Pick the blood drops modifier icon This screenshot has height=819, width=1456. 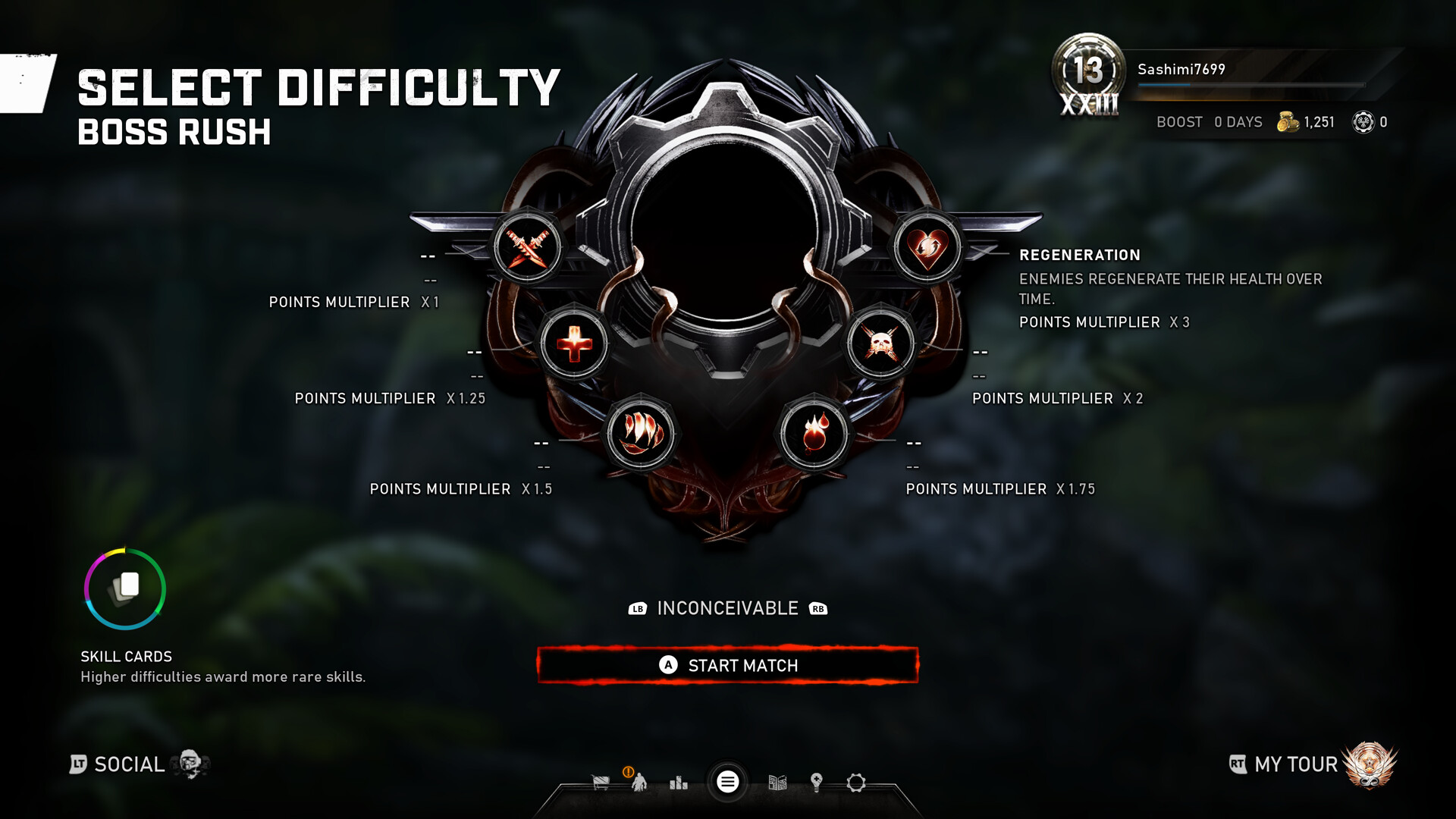click(x=814, y=435)
